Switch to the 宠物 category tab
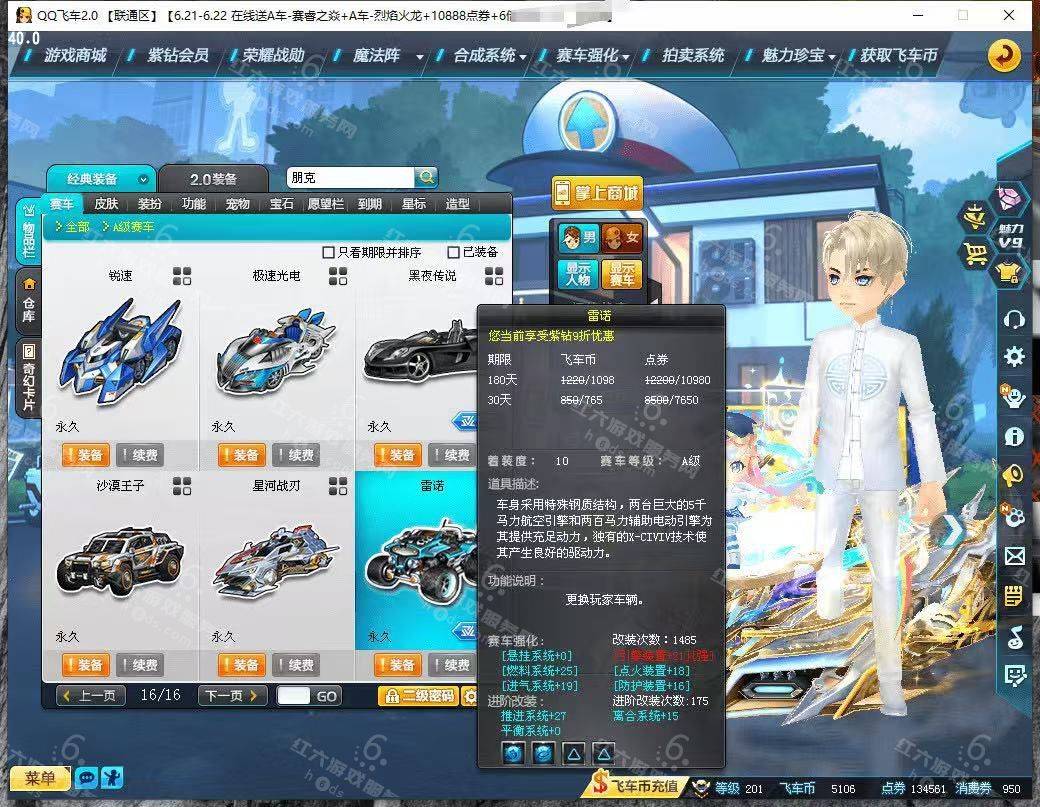 [x=237, y=204]
